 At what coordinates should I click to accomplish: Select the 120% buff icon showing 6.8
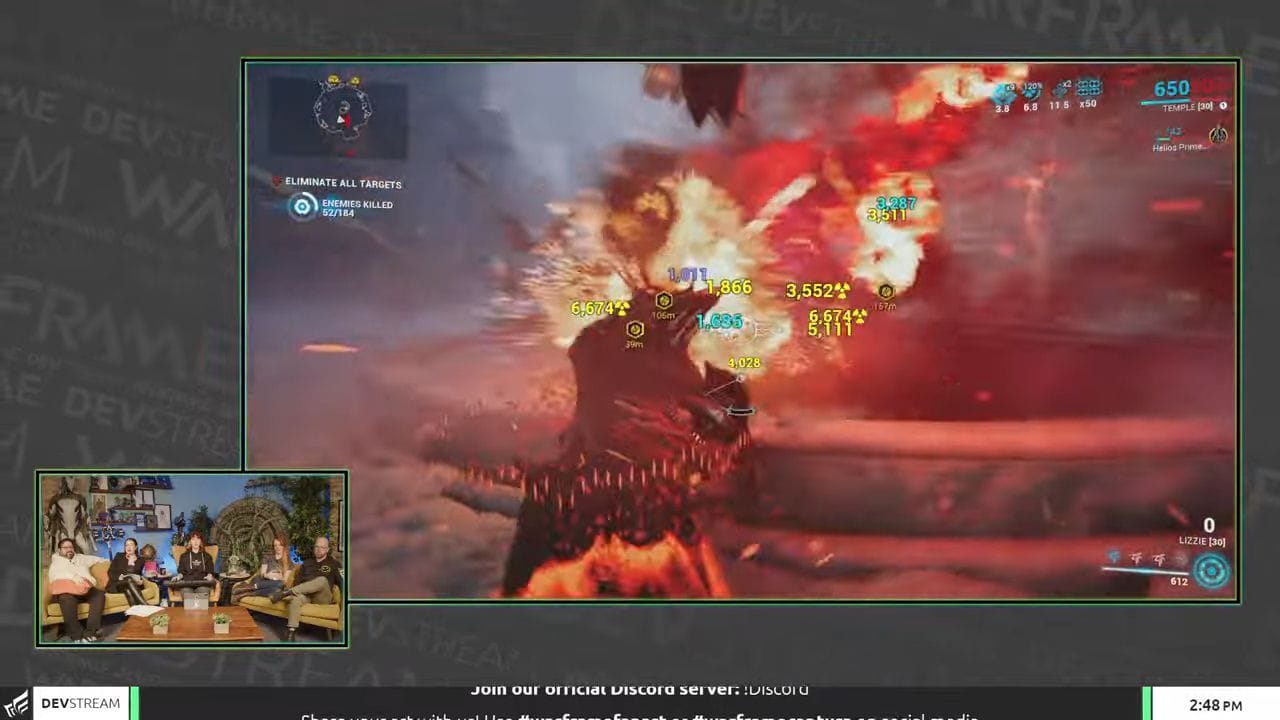pos(1030,88)
